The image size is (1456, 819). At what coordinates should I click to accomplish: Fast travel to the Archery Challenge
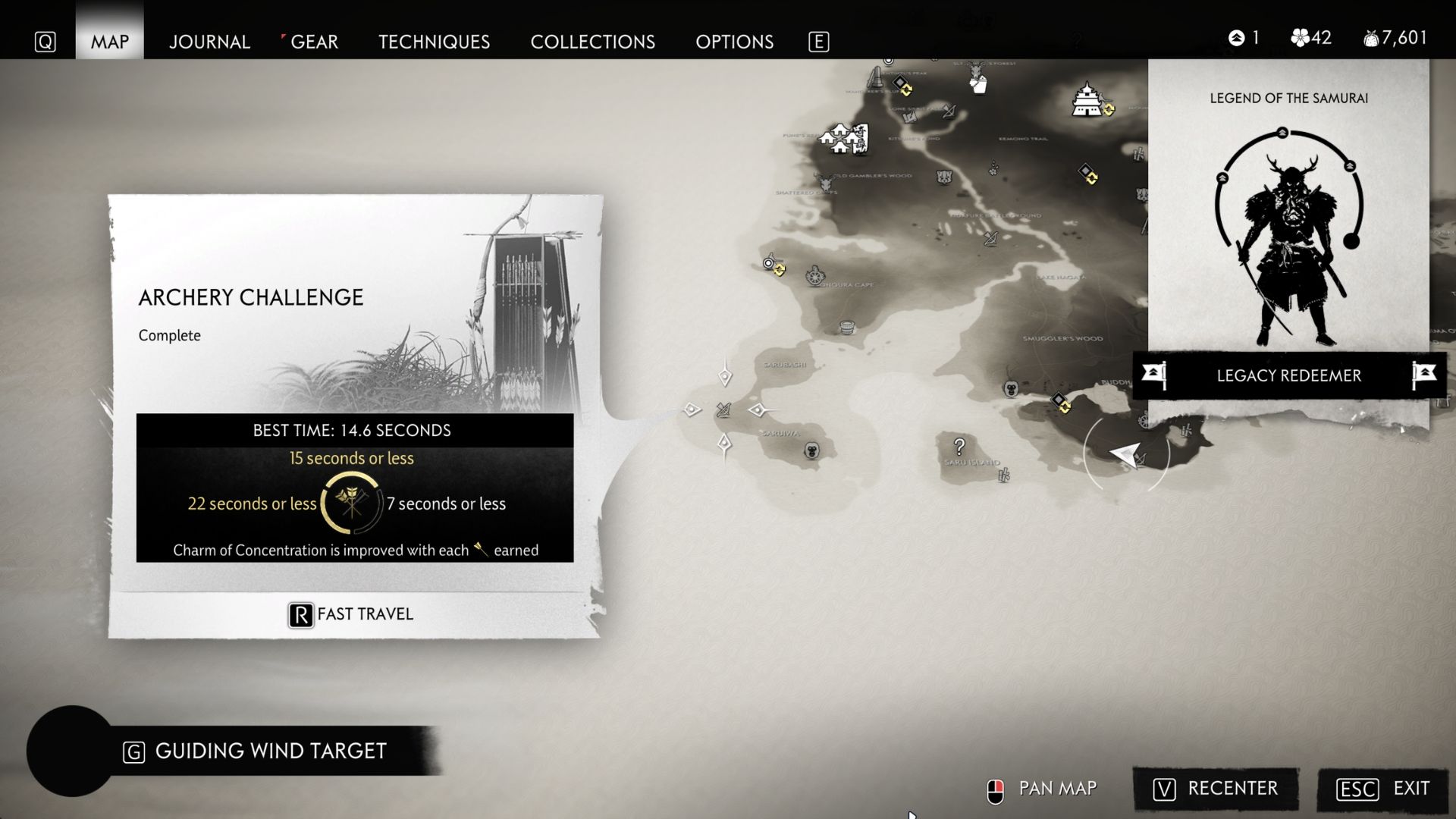pos(351,614)
